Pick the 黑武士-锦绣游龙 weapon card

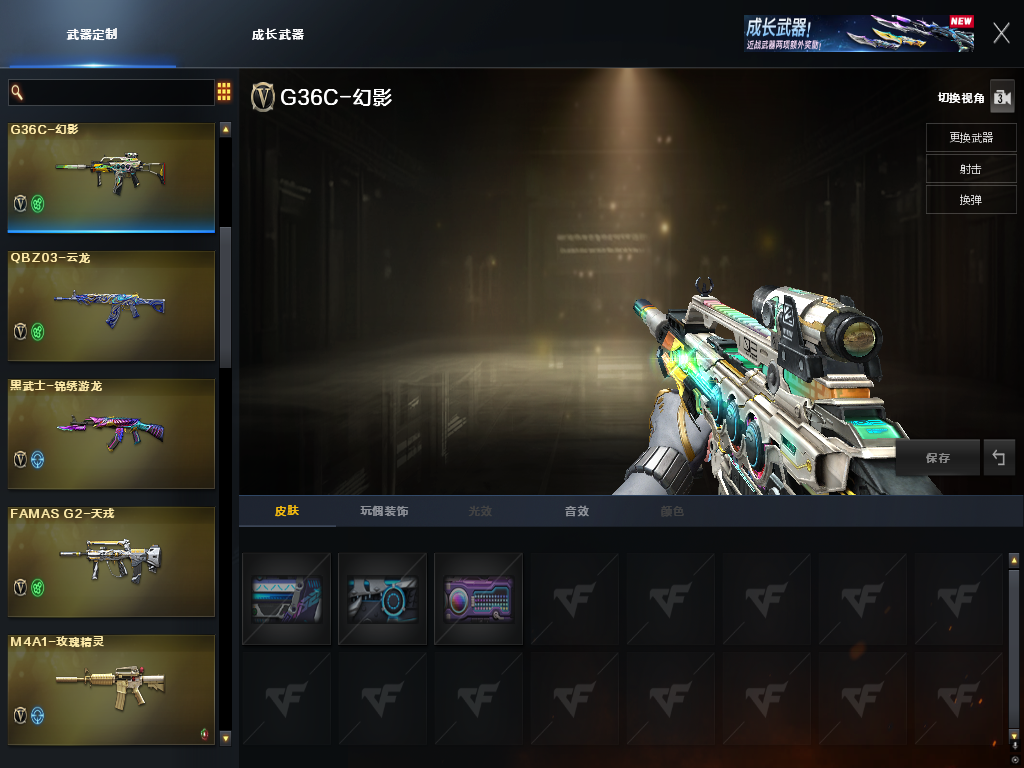pos(112,433)
